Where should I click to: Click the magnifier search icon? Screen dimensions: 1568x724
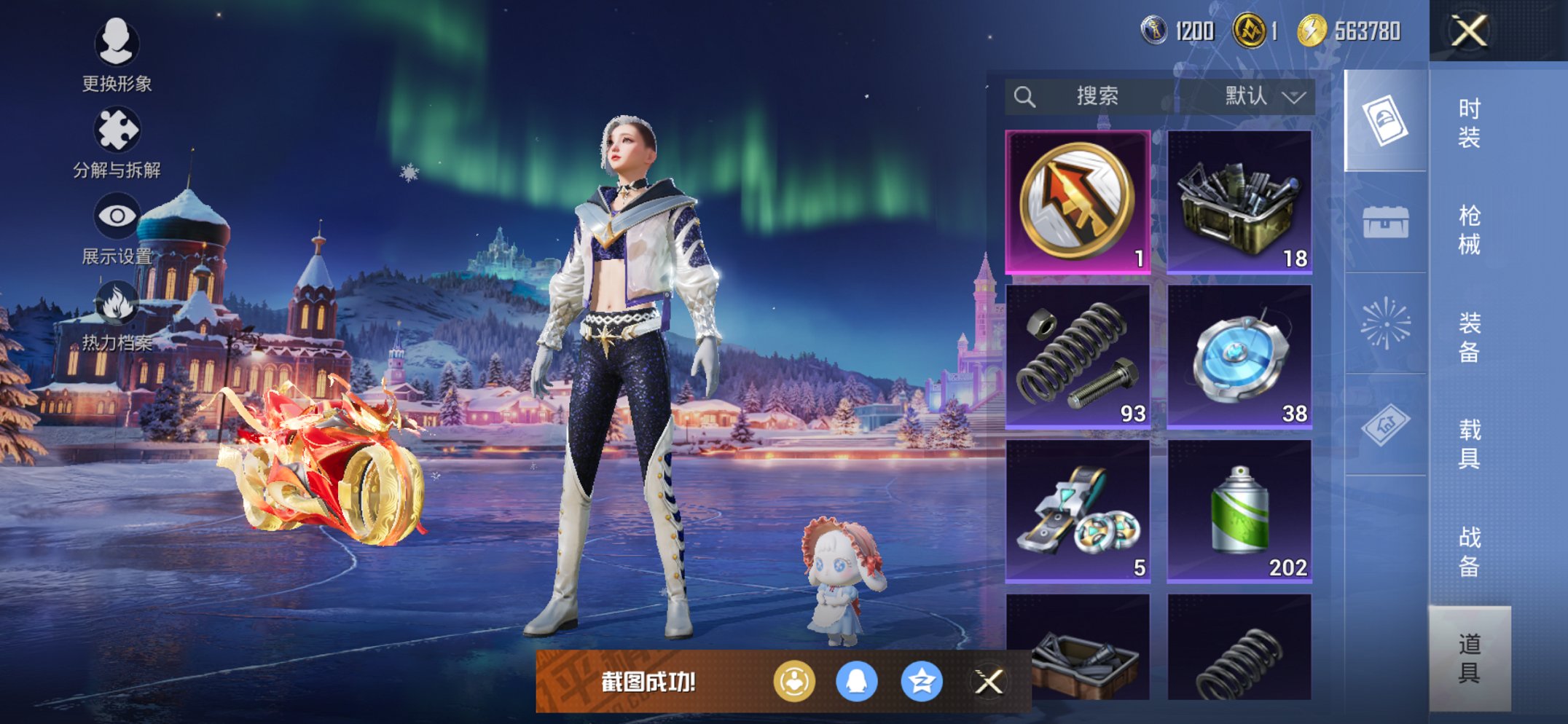pos(1025,95)
